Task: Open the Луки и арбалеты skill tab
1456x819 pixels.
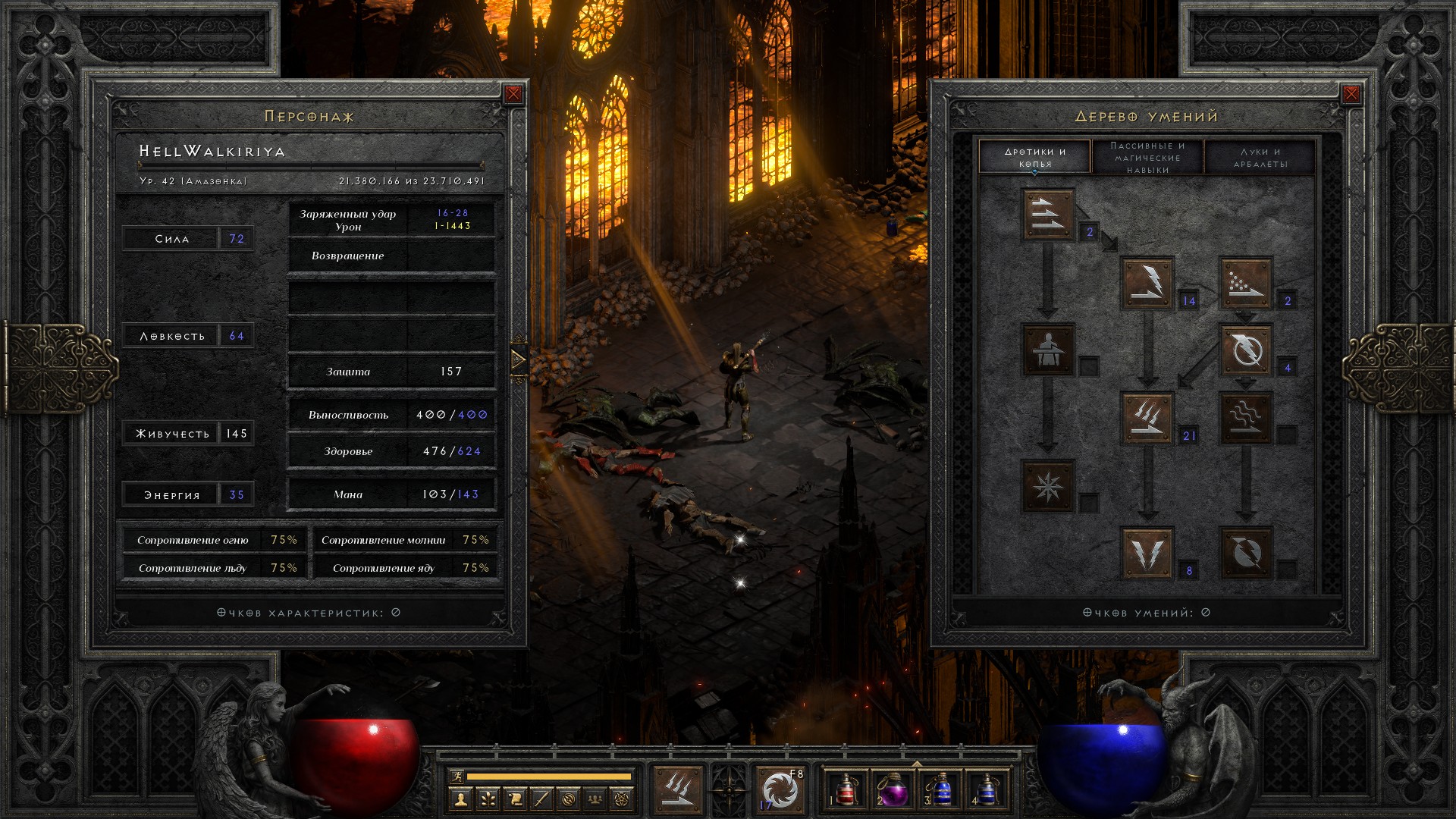Action: point(1260,157)
